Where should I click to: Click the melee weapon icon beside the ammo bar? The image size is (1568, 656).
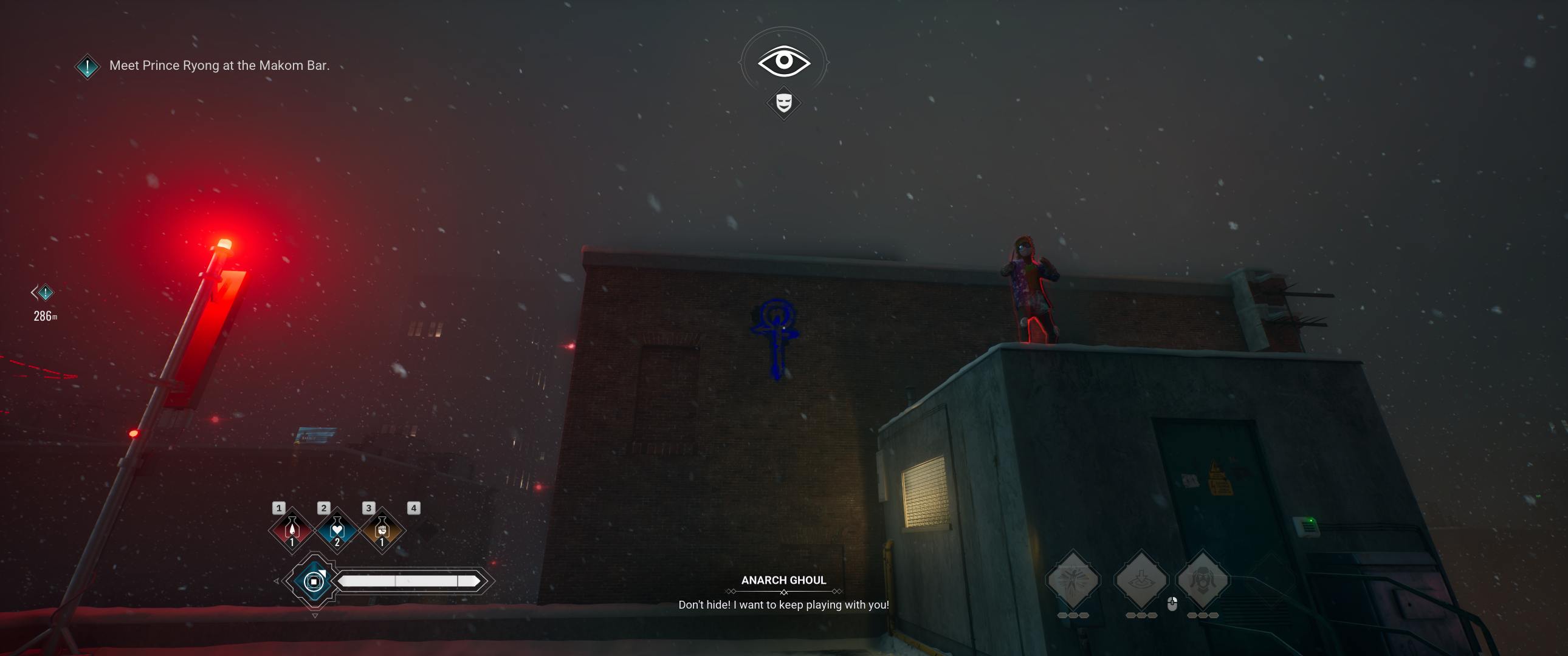314,581
